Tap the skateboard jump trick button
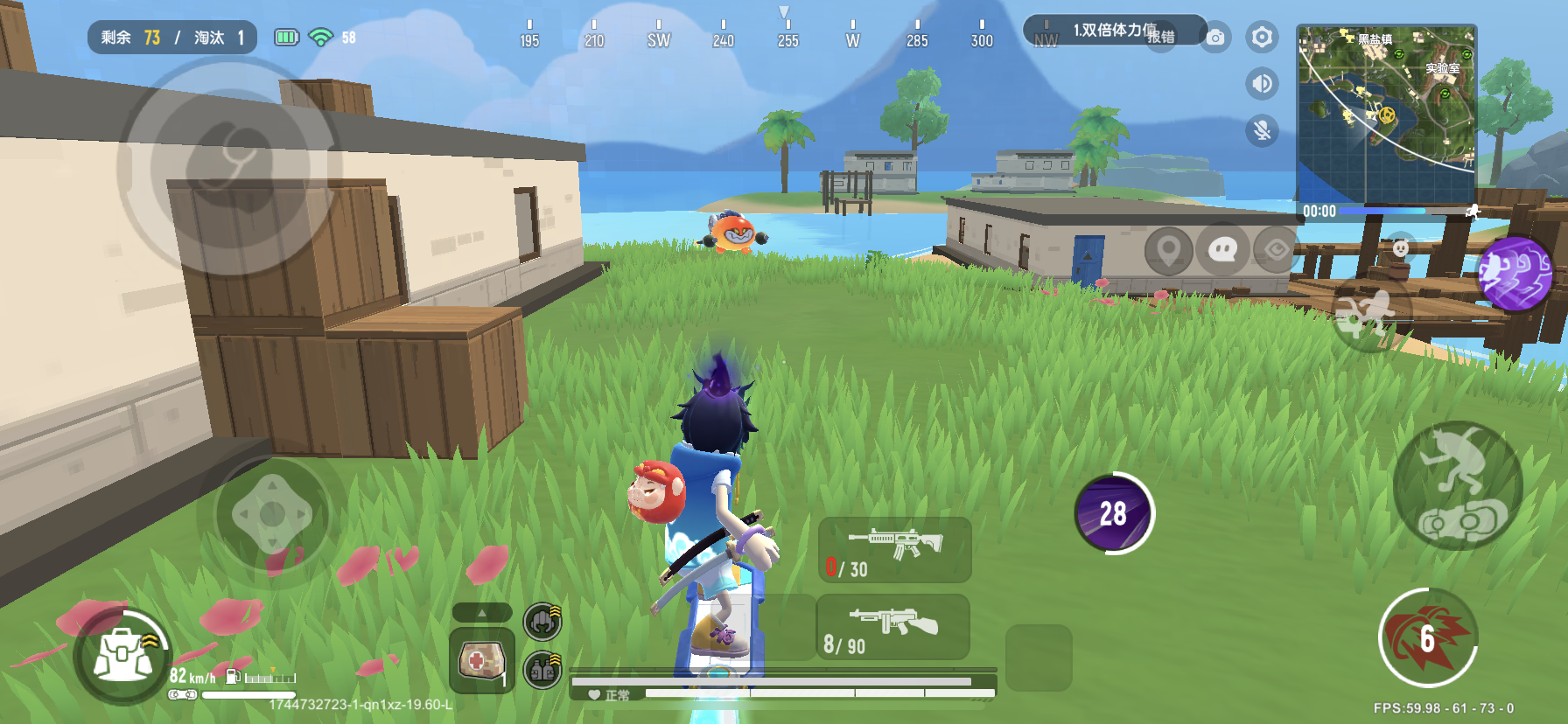1568x724 pixels. click(x=1457, y=486)
